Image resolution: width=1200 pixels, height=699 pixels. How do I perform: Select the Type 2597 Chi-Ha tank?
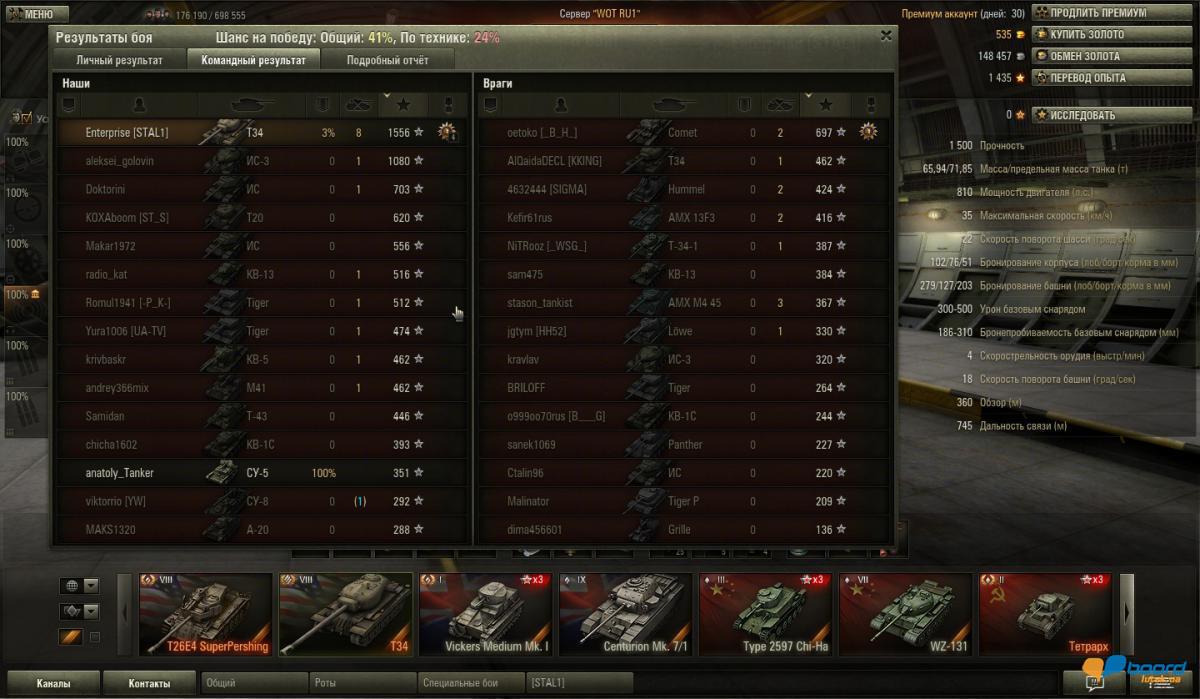coord(764,615)
